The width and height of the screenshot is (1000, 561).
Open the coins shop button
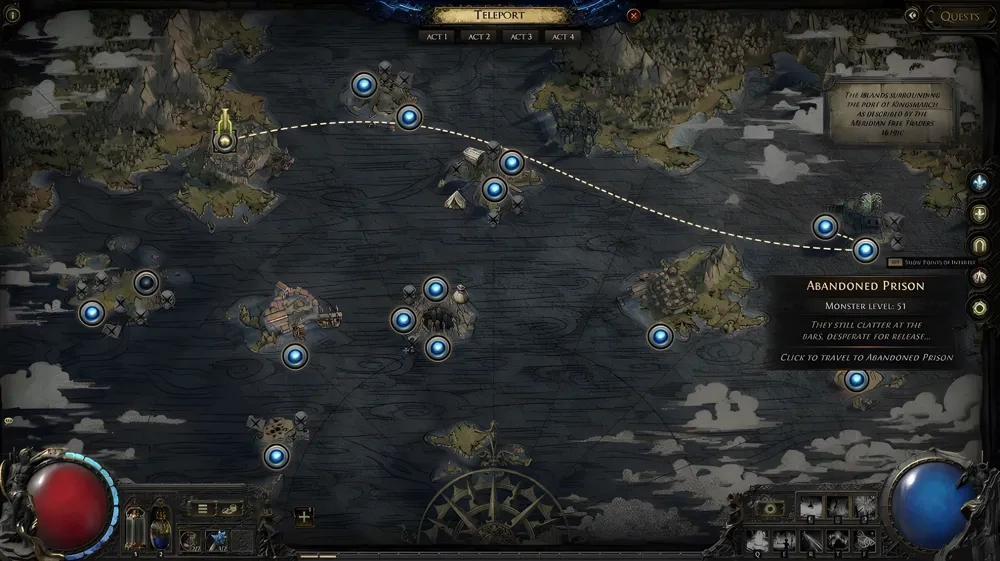229,509
